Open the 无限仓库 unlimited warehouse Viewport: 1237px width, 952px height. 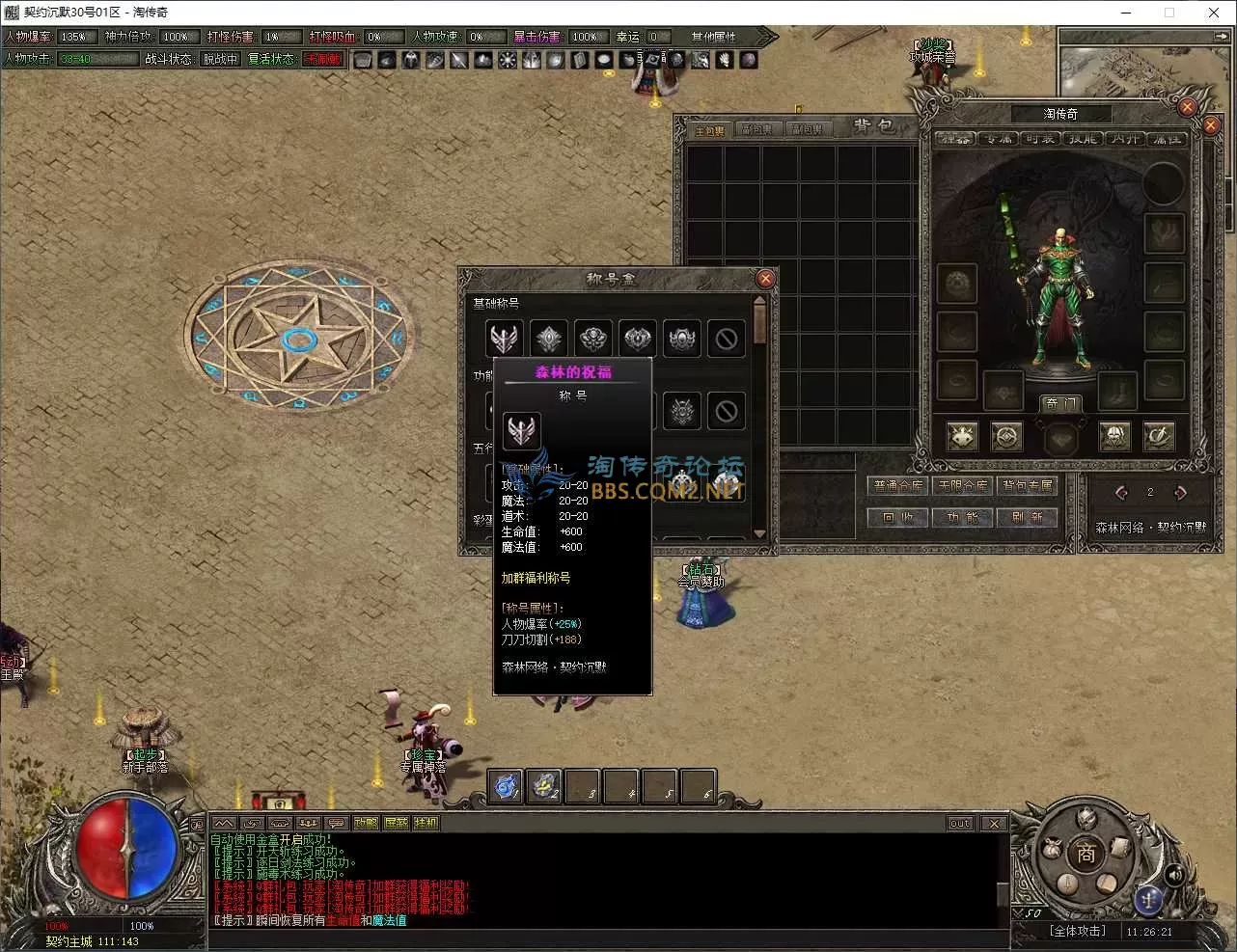point(963,486)
